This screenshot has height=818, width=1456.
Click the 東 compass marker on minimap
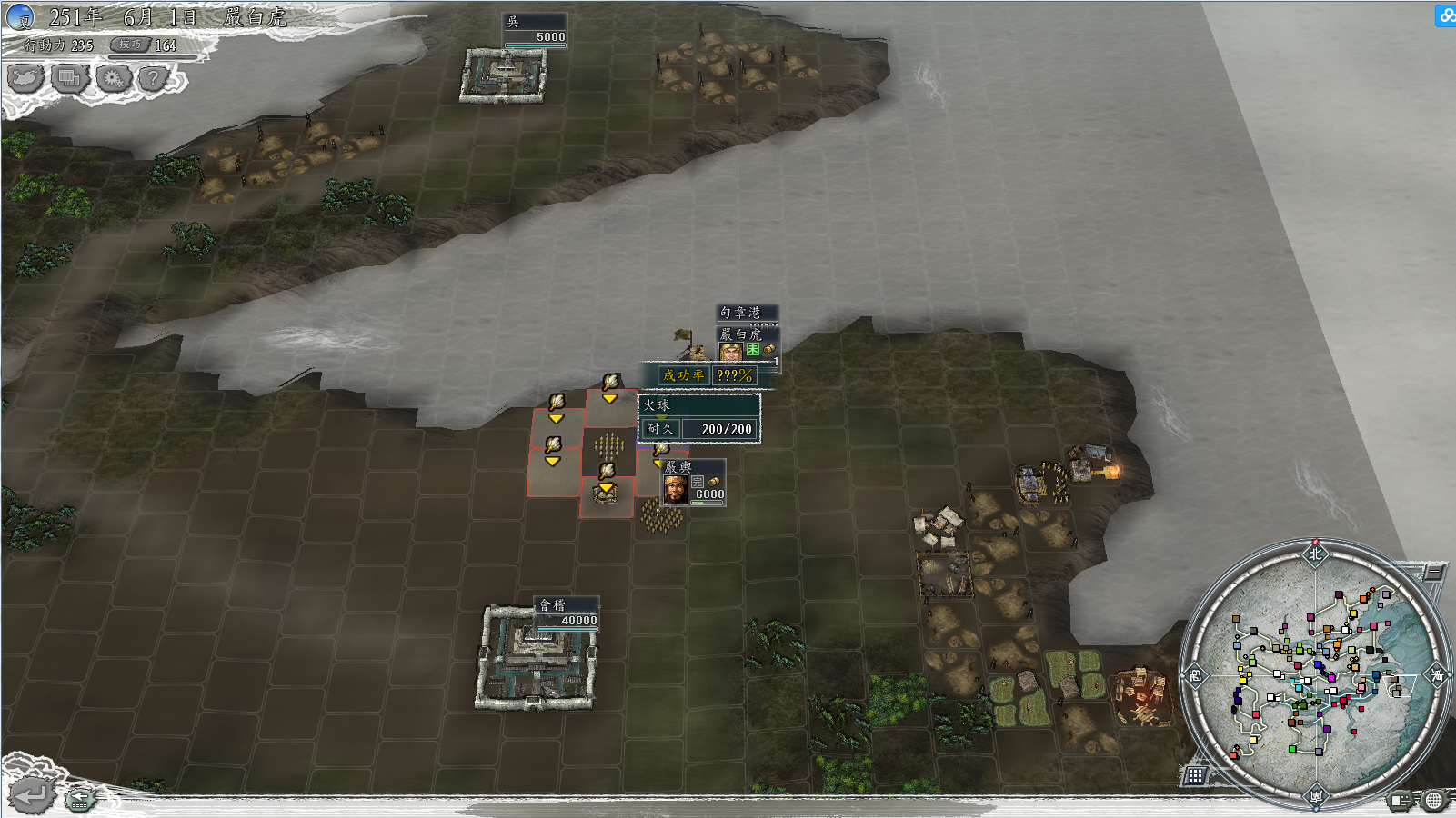1437,674
